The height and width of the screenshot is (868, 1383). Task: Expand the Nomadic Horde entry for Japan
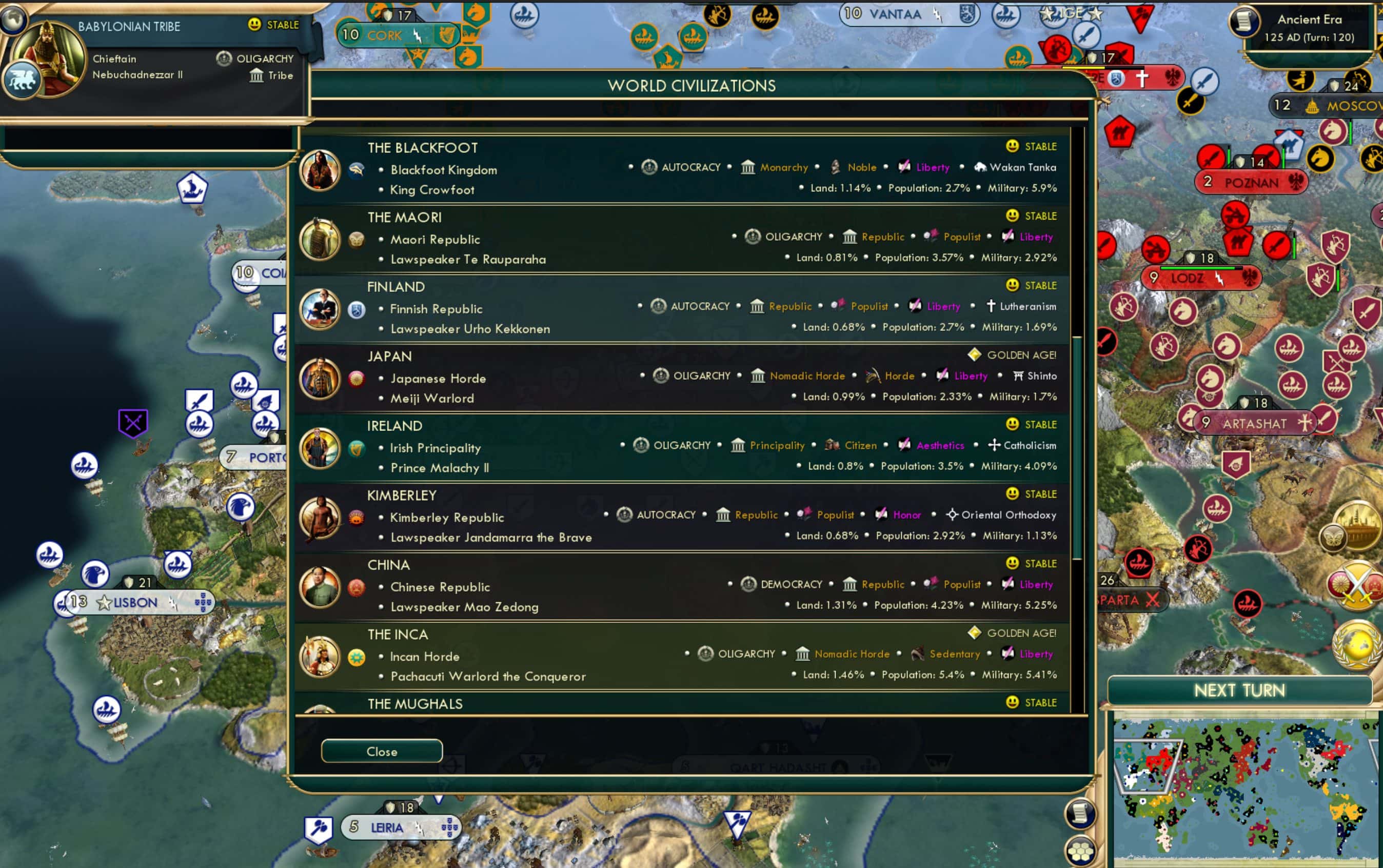[x=803, y=376]
